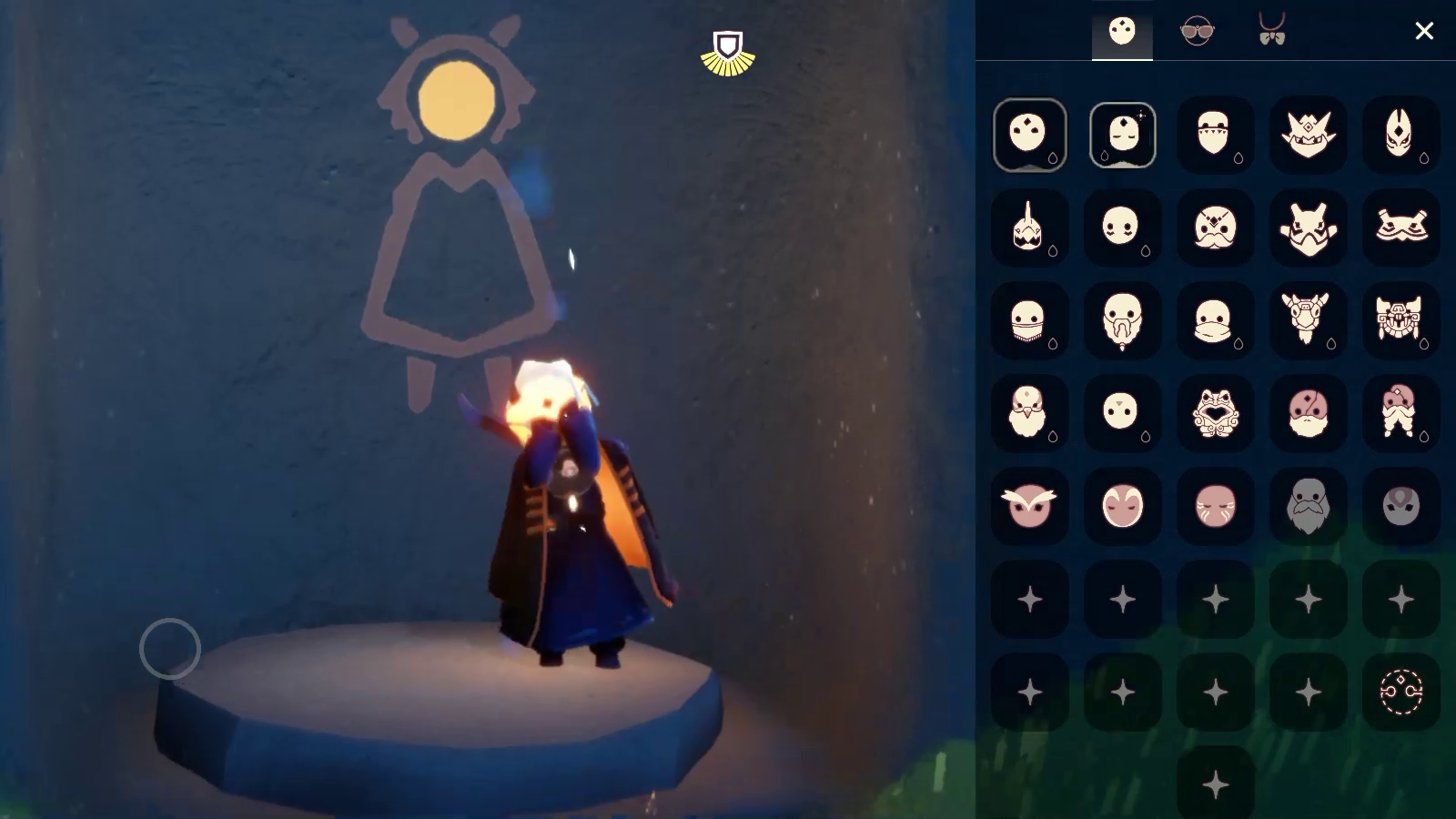The height and width of the screenshot is (819, 1456).
Task: Pick the pink owl mask with brows
Action: (1029, 506)
